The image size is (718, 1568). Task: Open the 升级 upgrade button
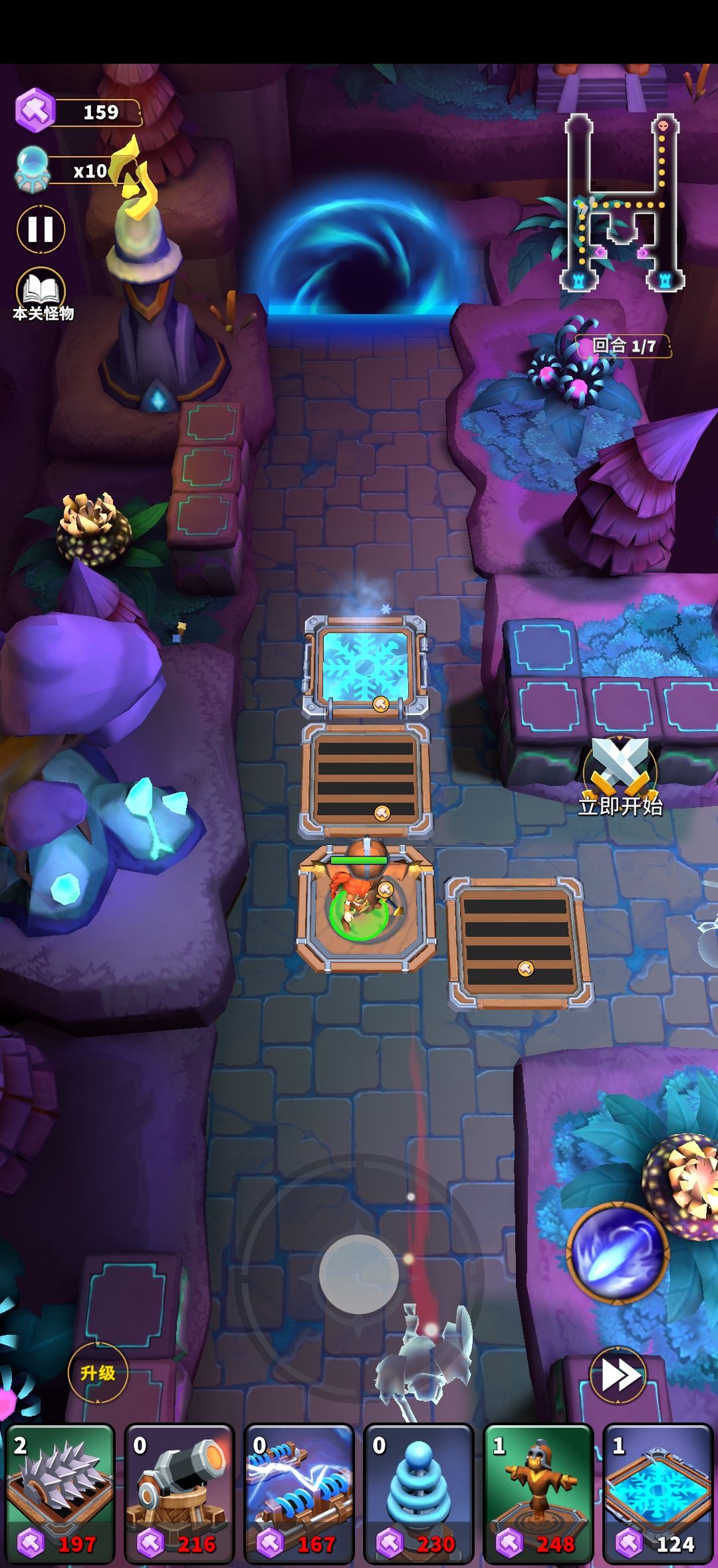[x=98, y=1373]
